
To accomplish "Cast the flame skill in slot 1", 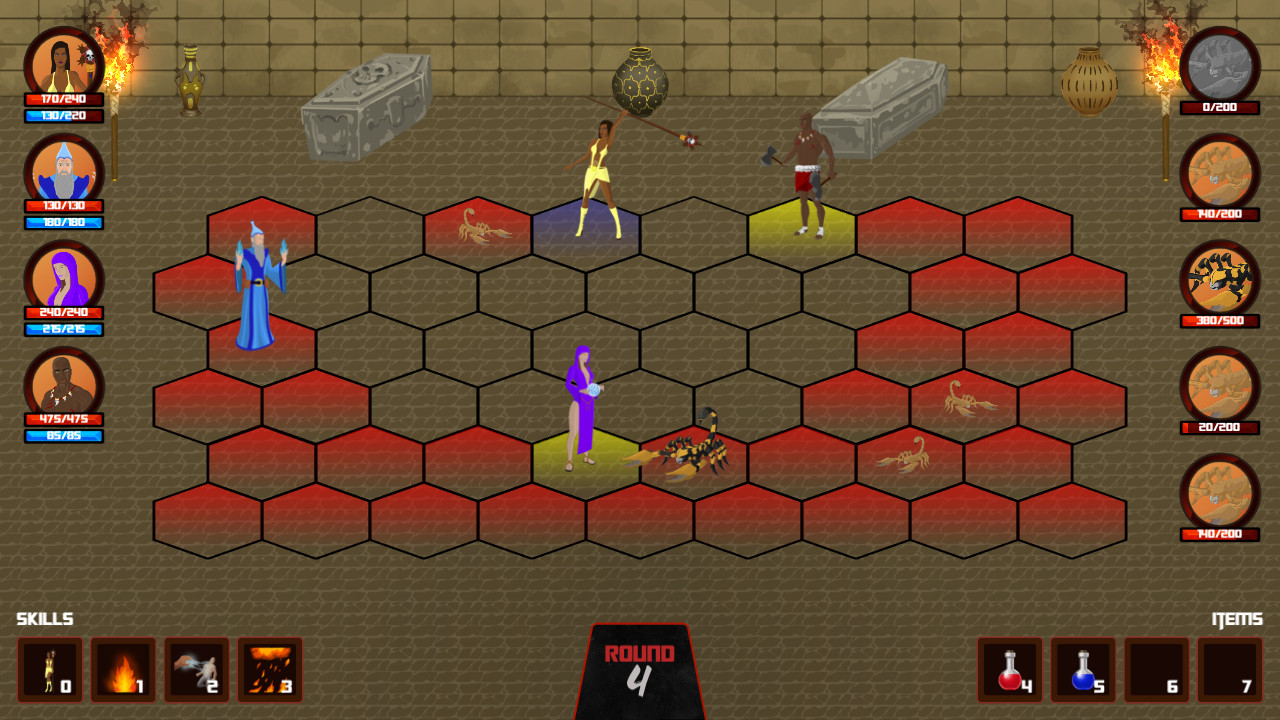I will 124,670.
